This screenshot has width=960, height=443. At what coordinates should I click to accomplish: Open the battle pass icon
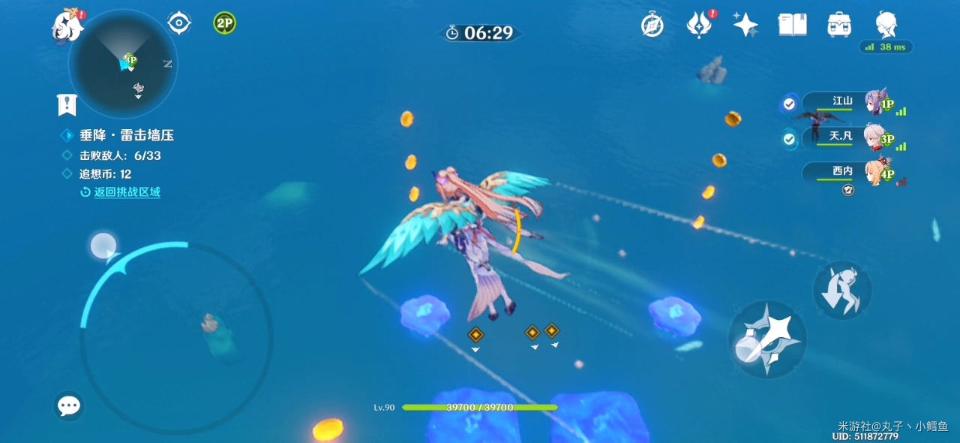click(x=699, y=26)
